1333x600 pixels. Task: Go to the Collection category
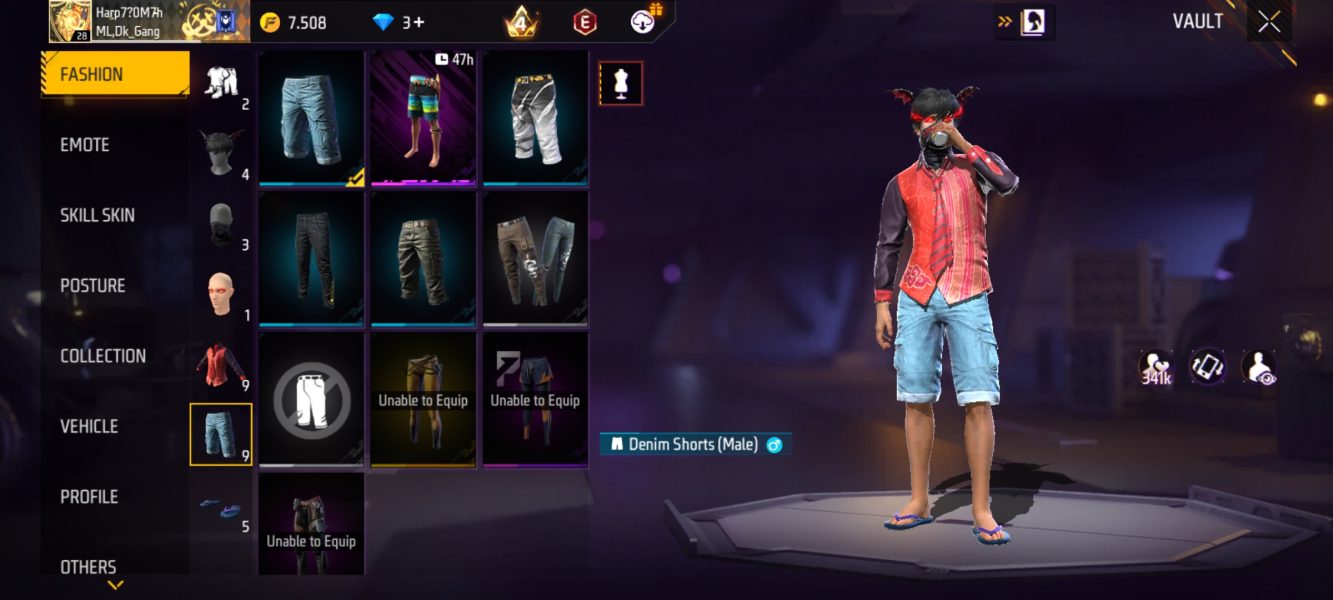103,356
